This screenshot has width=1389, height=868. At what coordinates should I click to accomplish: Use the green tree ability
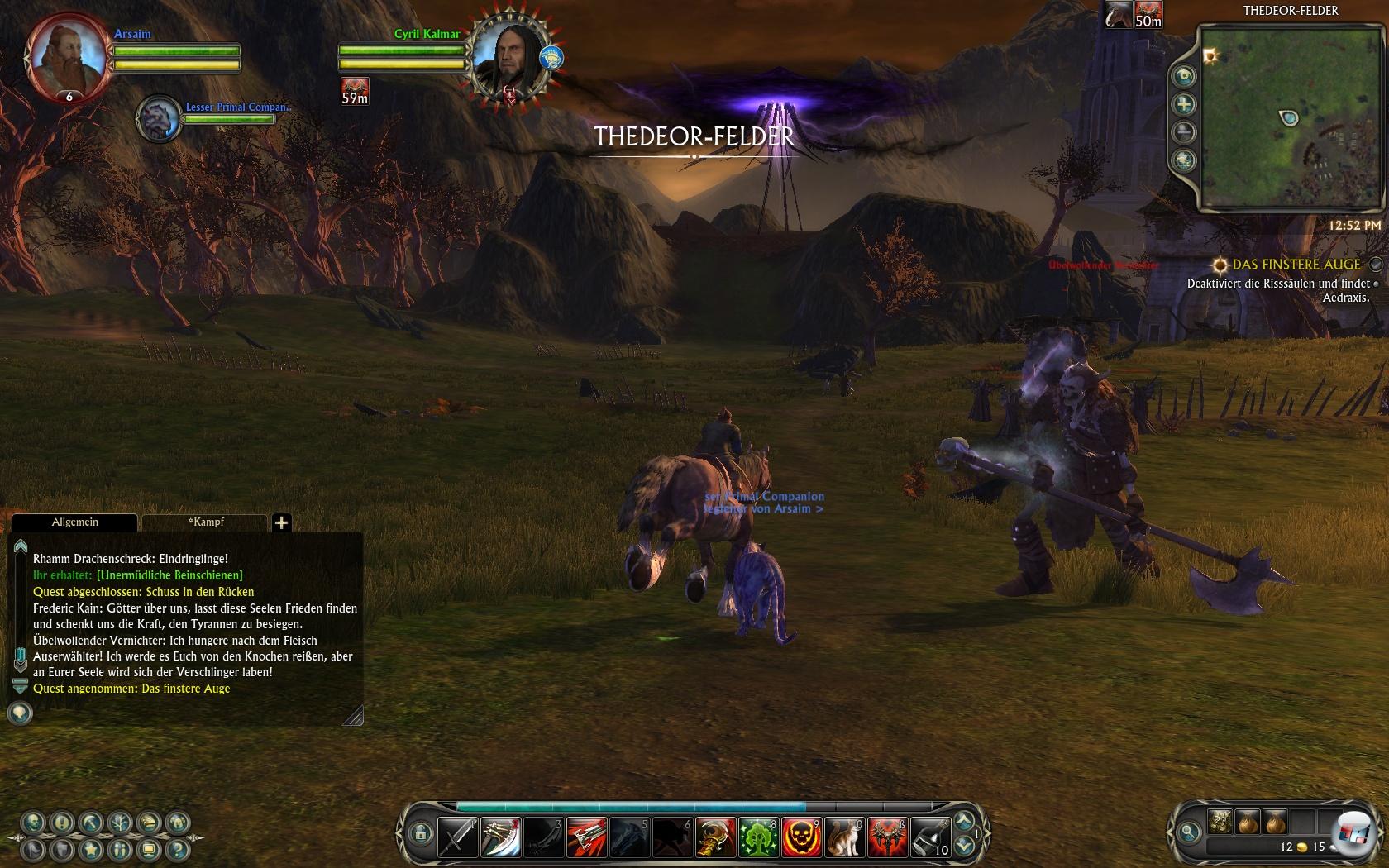point(758,837)
